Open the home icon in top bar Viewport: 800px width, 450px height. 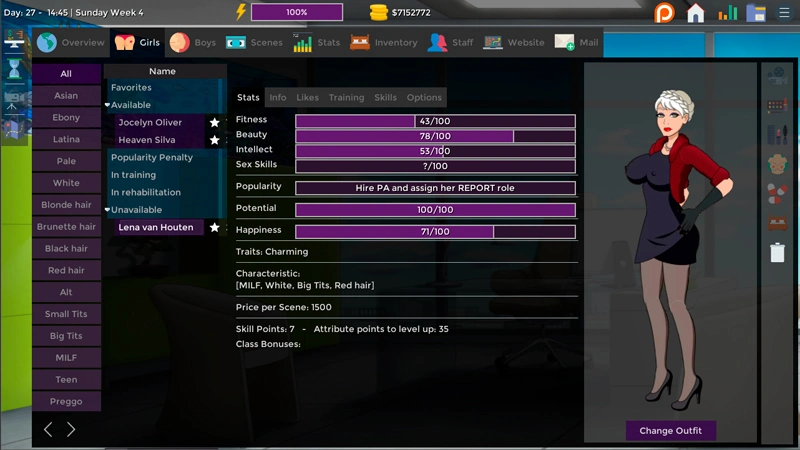(x=696, y=13)
